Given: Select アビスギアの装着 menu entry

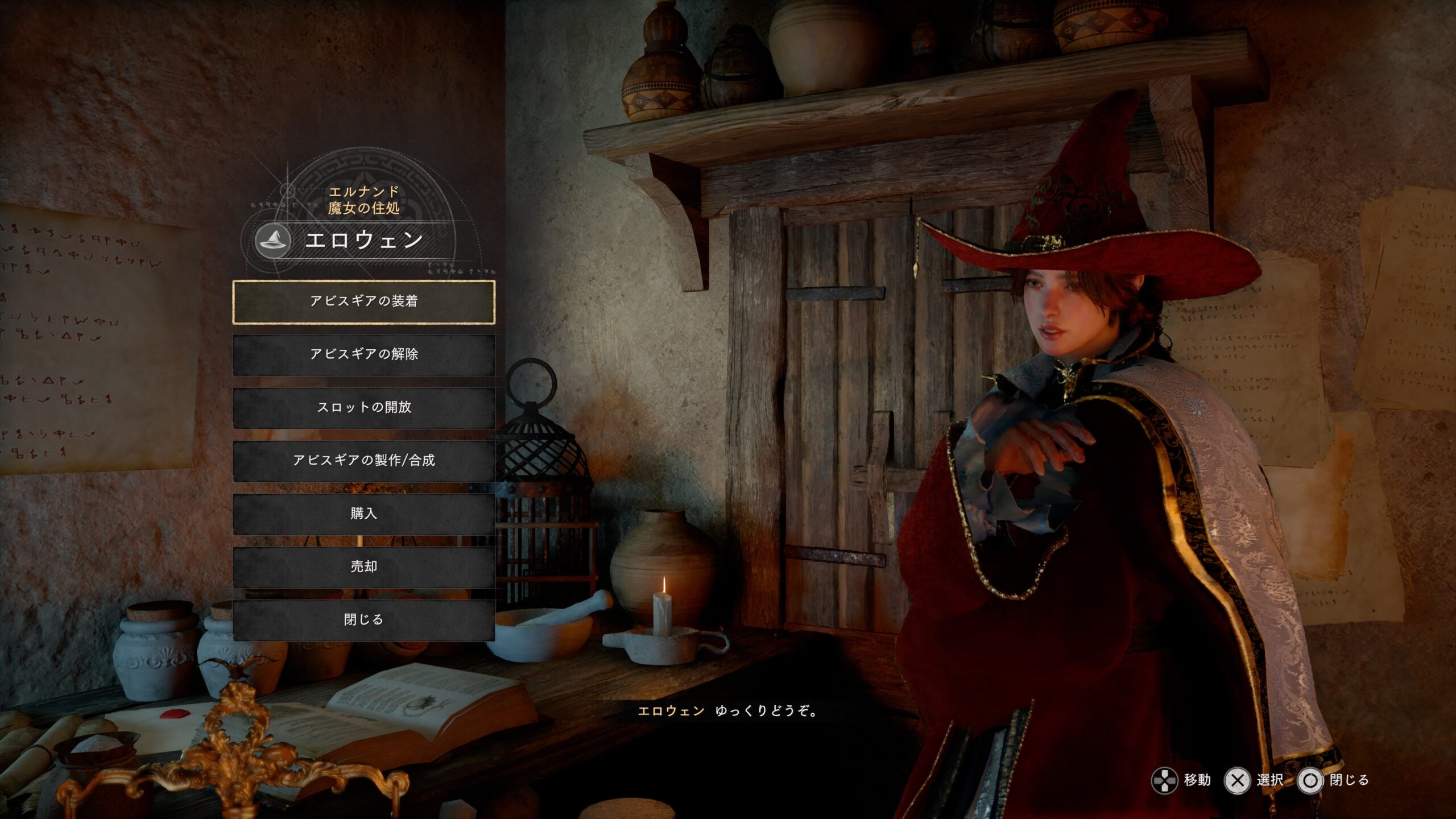Looking at the screenshot, I should pyautogui.click(x=364, y=301).
